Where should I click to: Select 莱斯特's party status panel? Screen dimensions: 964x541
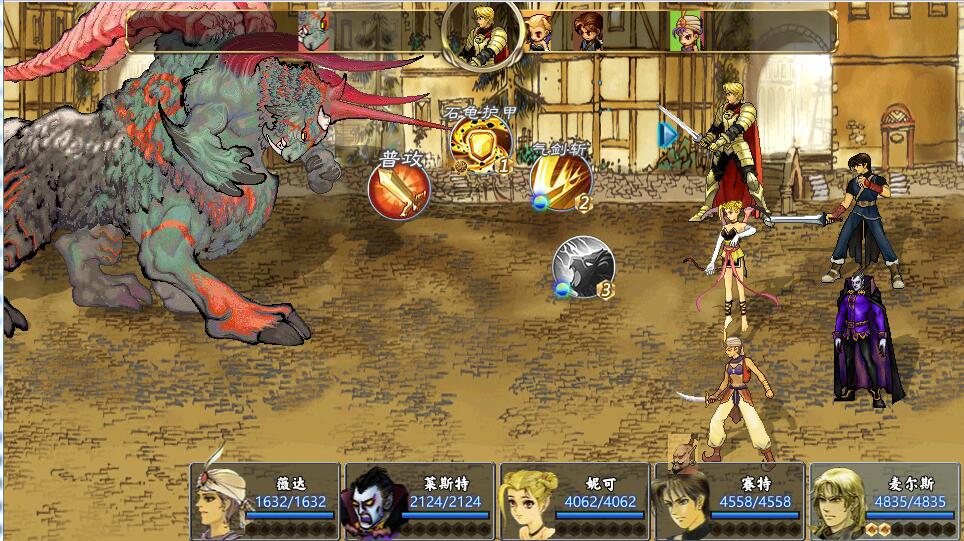(x=419, y=501)
